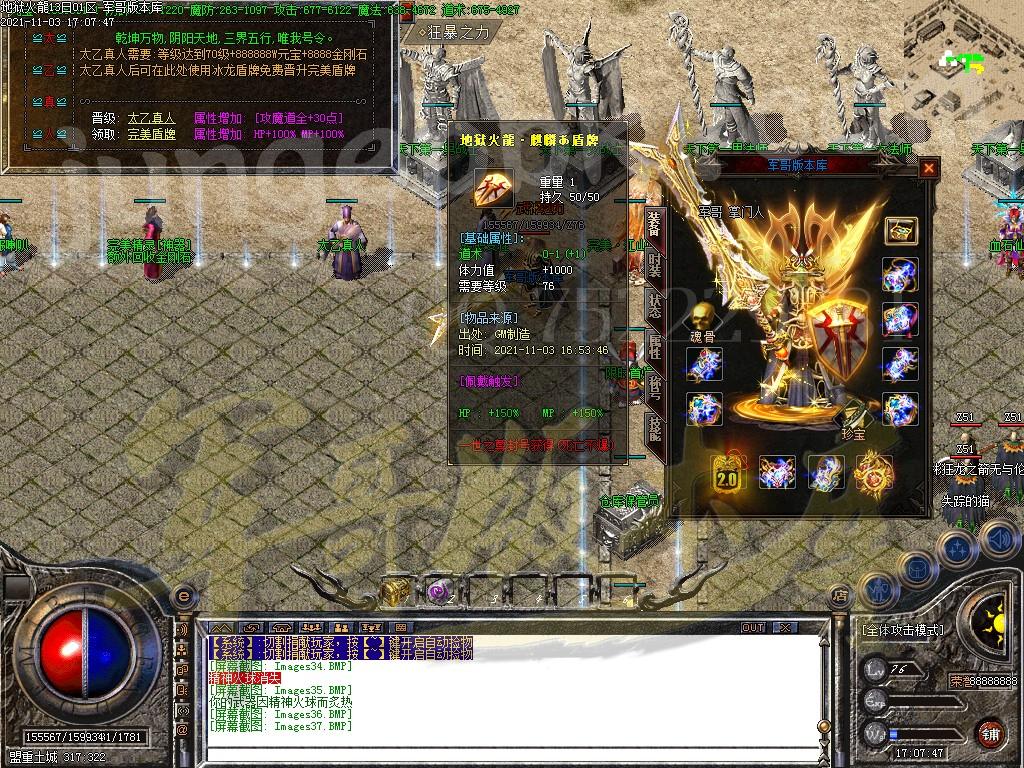
Task: Click the OUT button on chat bar
Action: tap(752, 627)
